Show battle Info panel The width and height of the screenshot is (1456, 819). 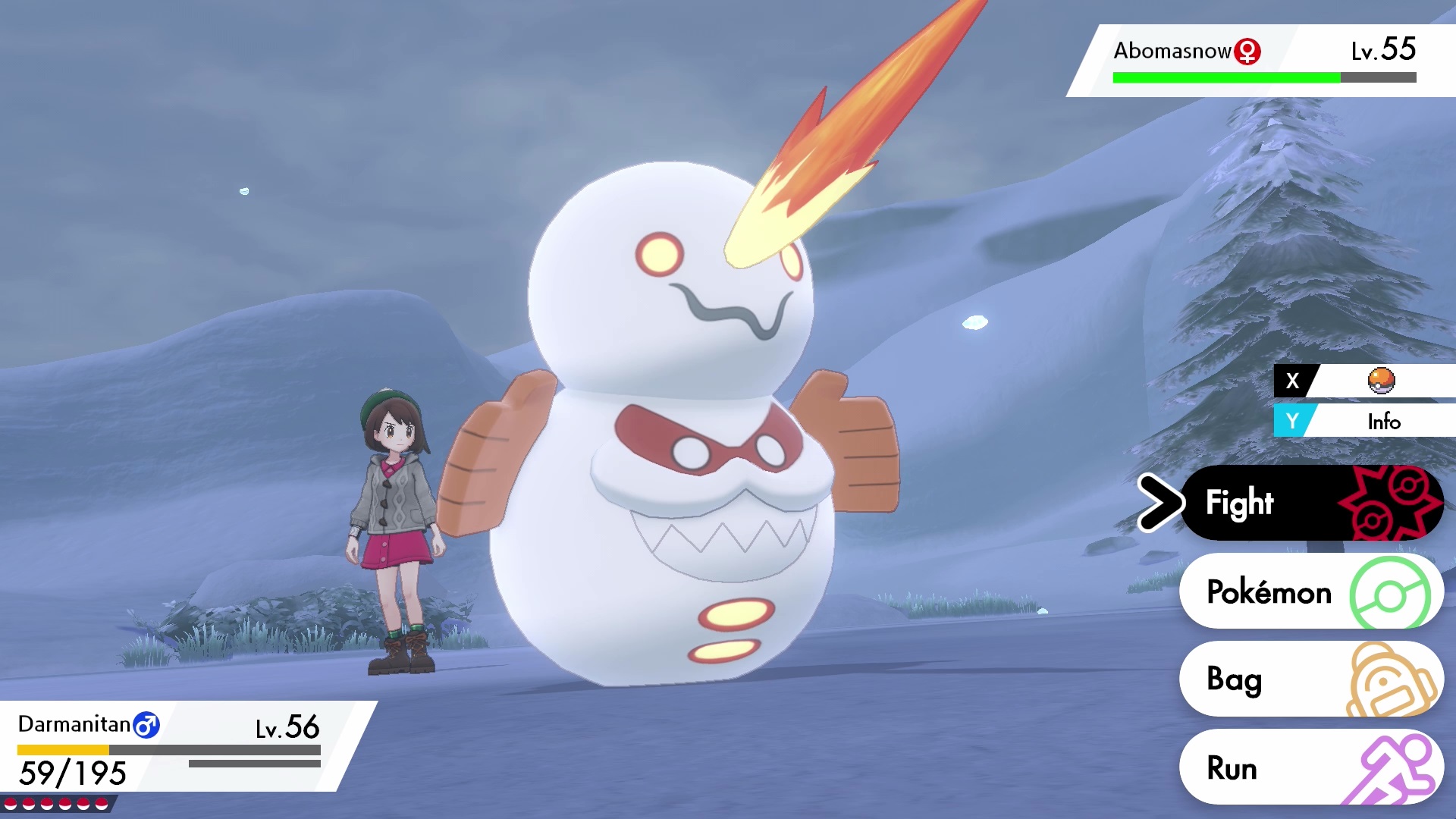click(1365, 421)
